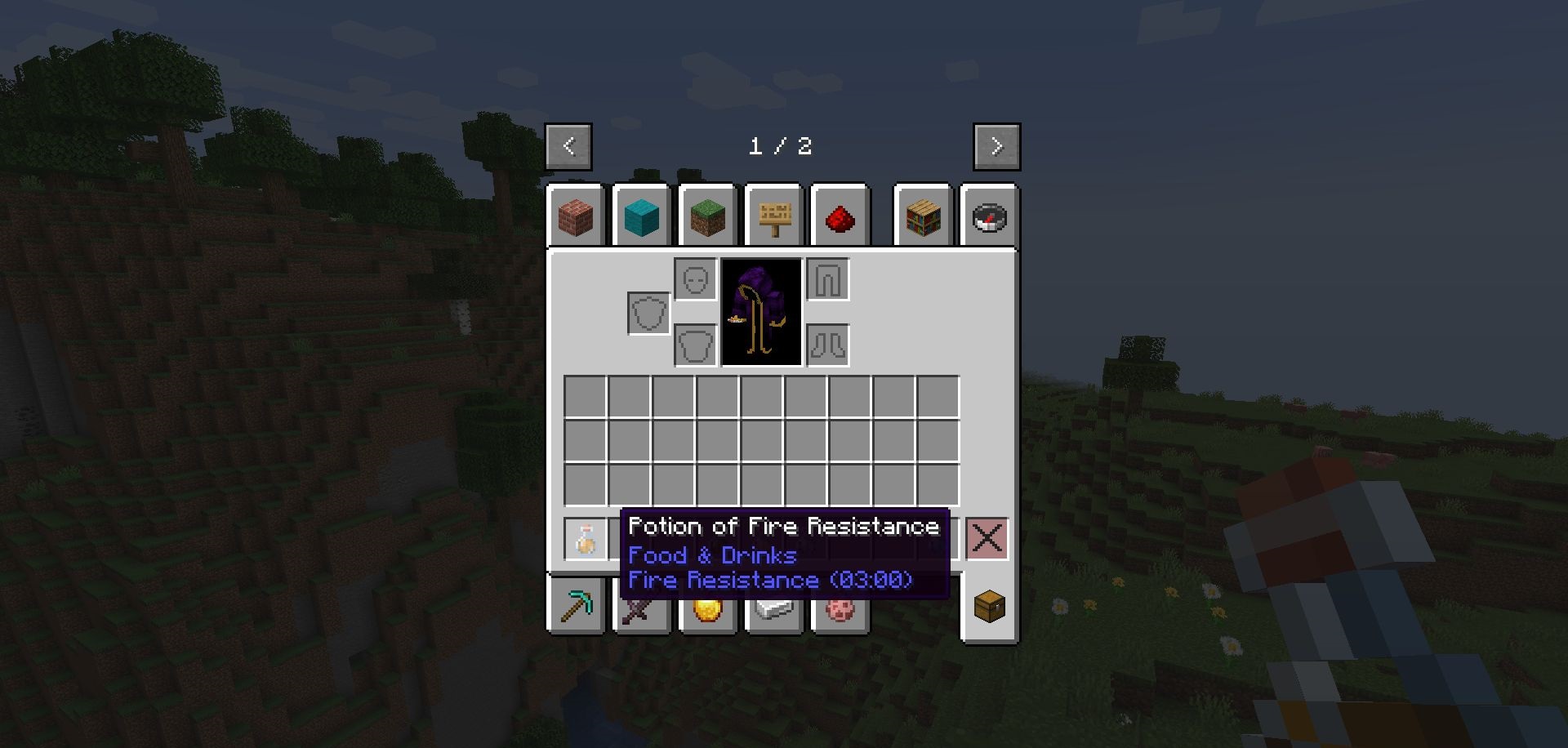Select the chest Survival Inventory tab

(x=989, y=607)
